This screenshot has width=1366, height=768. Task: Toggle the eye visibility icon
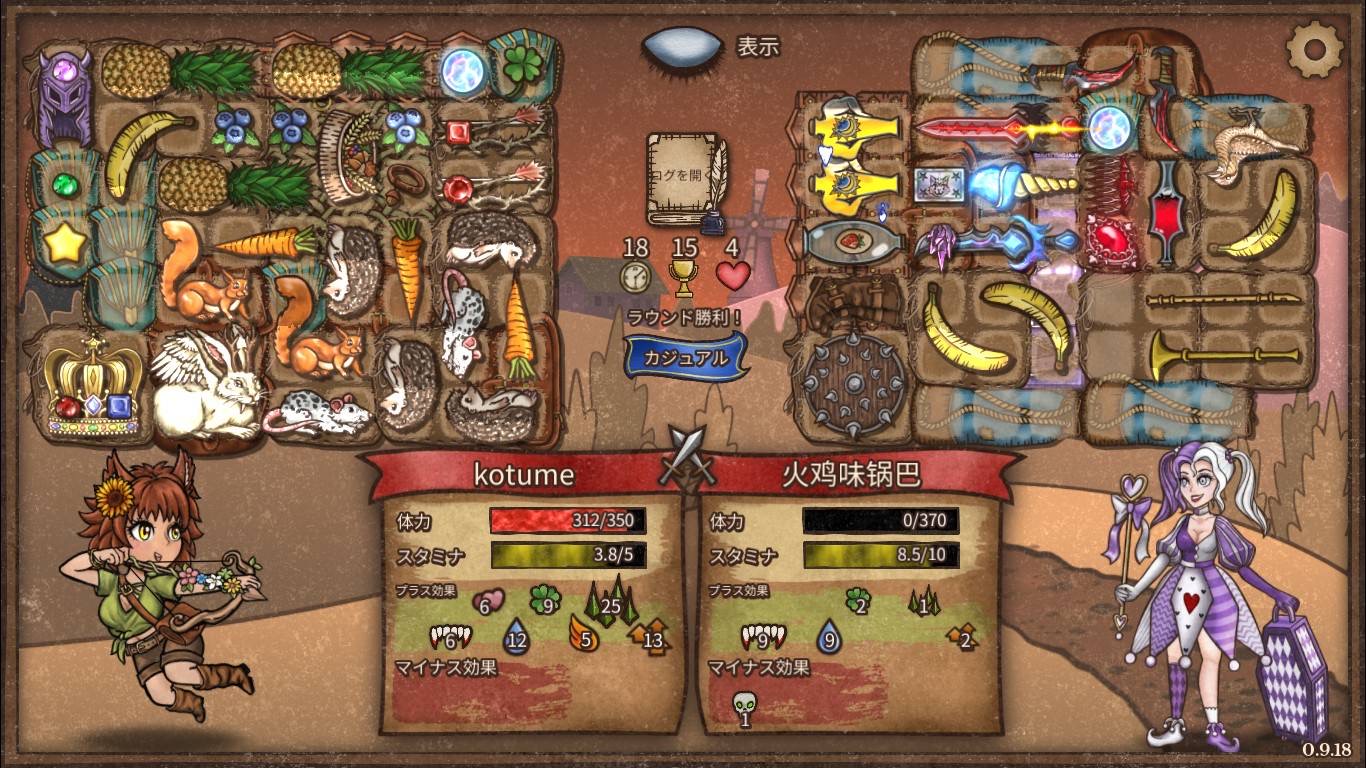click(682, 47)
